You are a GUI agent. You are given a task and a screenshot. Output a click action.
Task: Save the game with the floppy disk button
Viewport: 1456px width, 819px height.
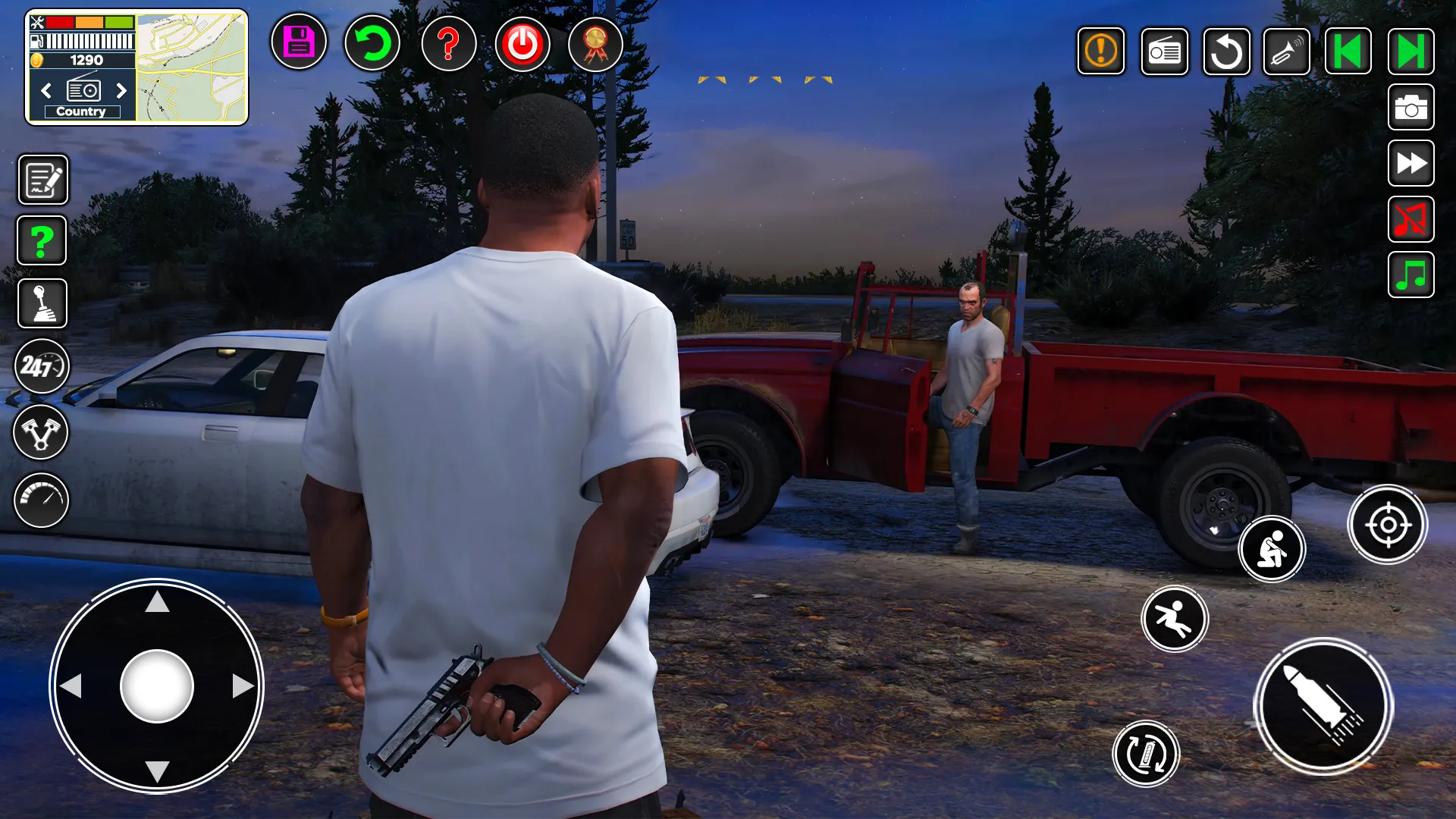click(x=298, y=44)
